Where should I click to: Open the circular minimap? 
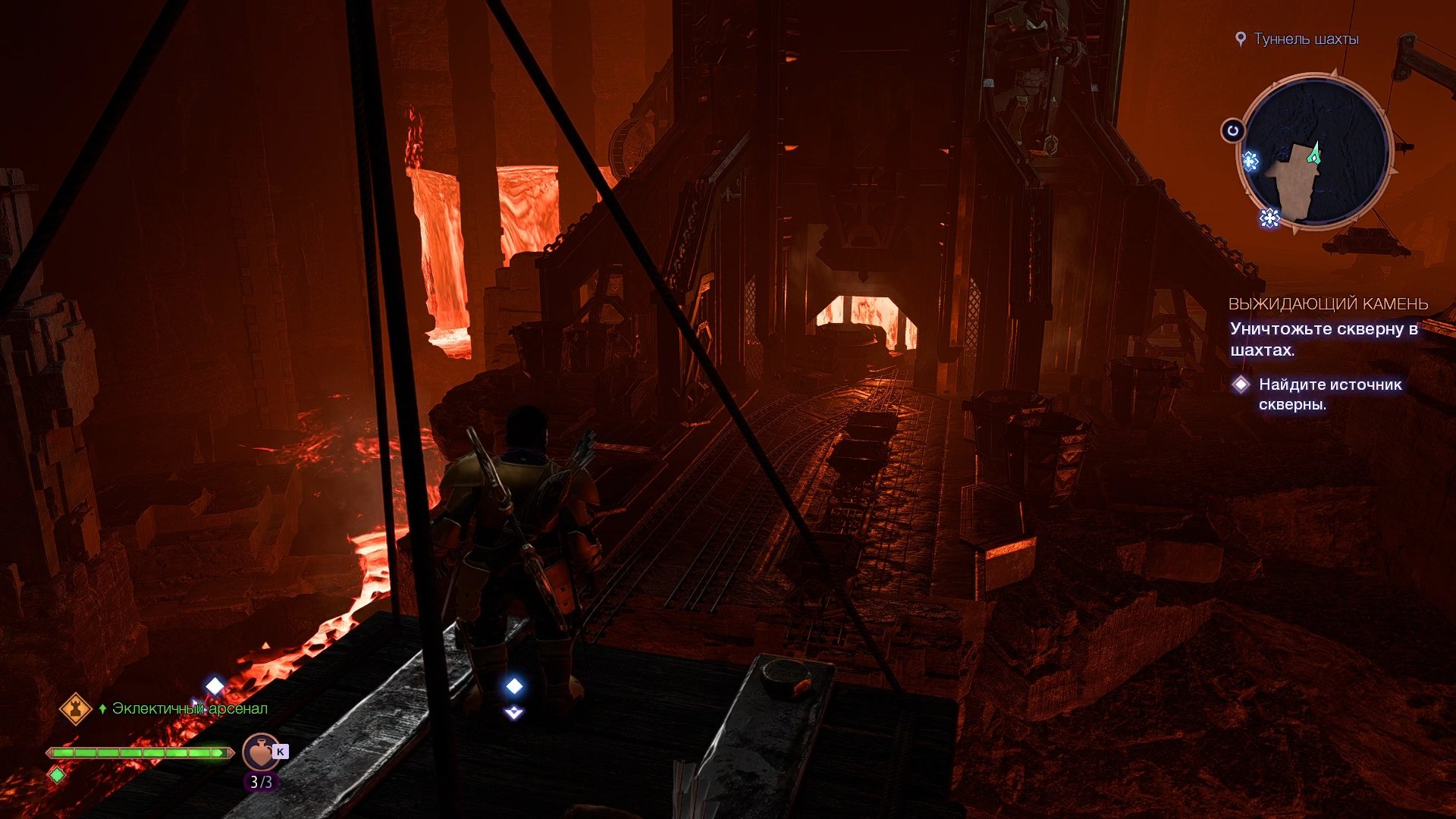(1316, 152)
